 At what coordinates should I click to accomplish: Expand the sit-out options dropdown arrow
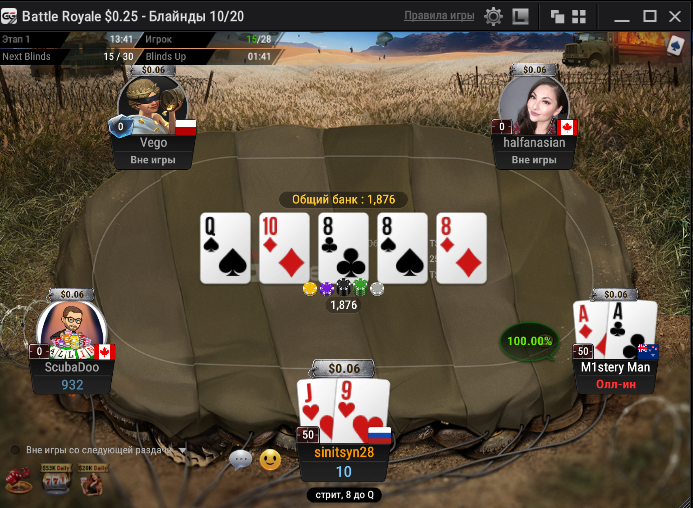[183, 450]
